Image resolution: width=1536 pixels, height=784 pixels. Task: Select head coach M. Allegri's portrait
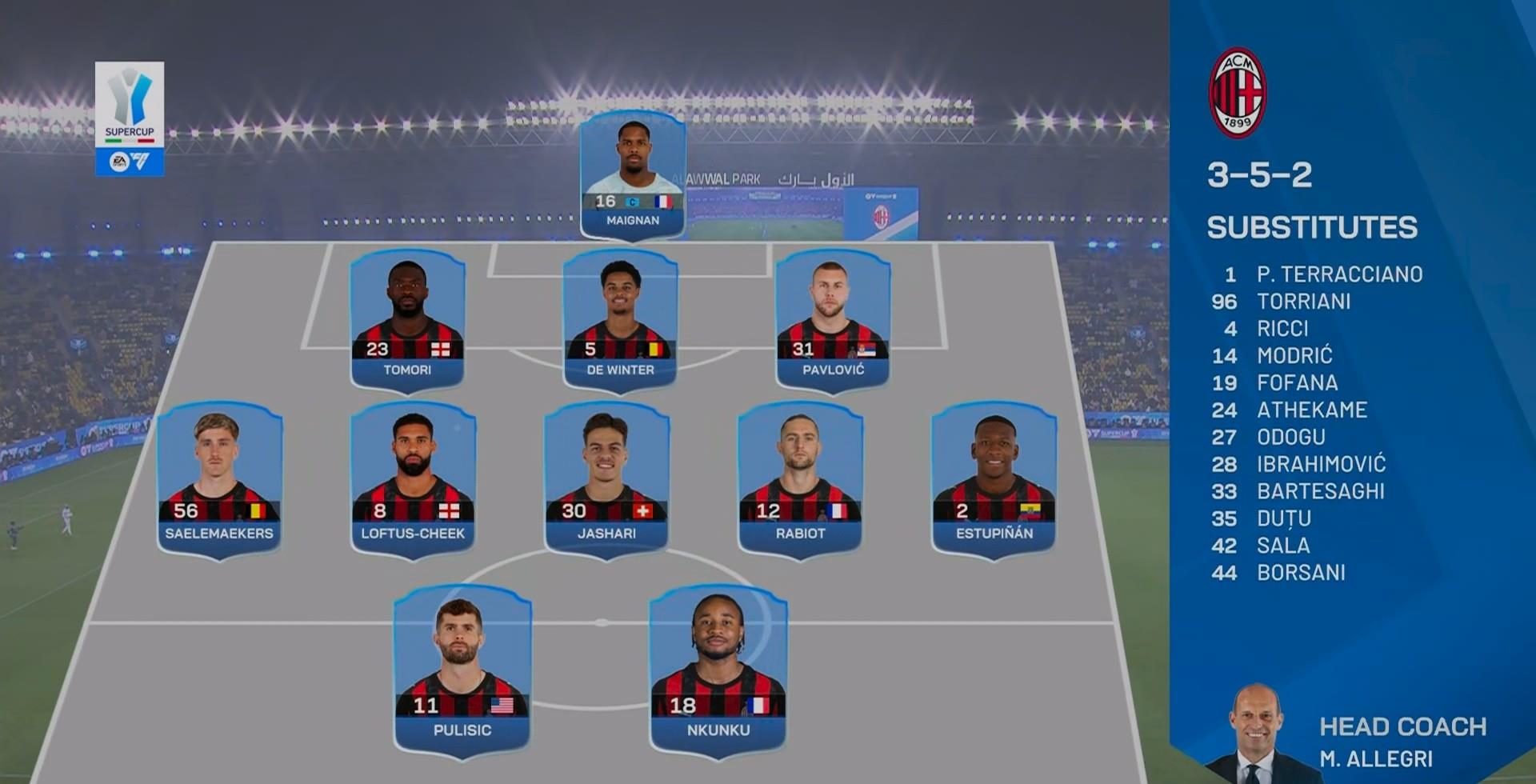(x=1254, y=732)
